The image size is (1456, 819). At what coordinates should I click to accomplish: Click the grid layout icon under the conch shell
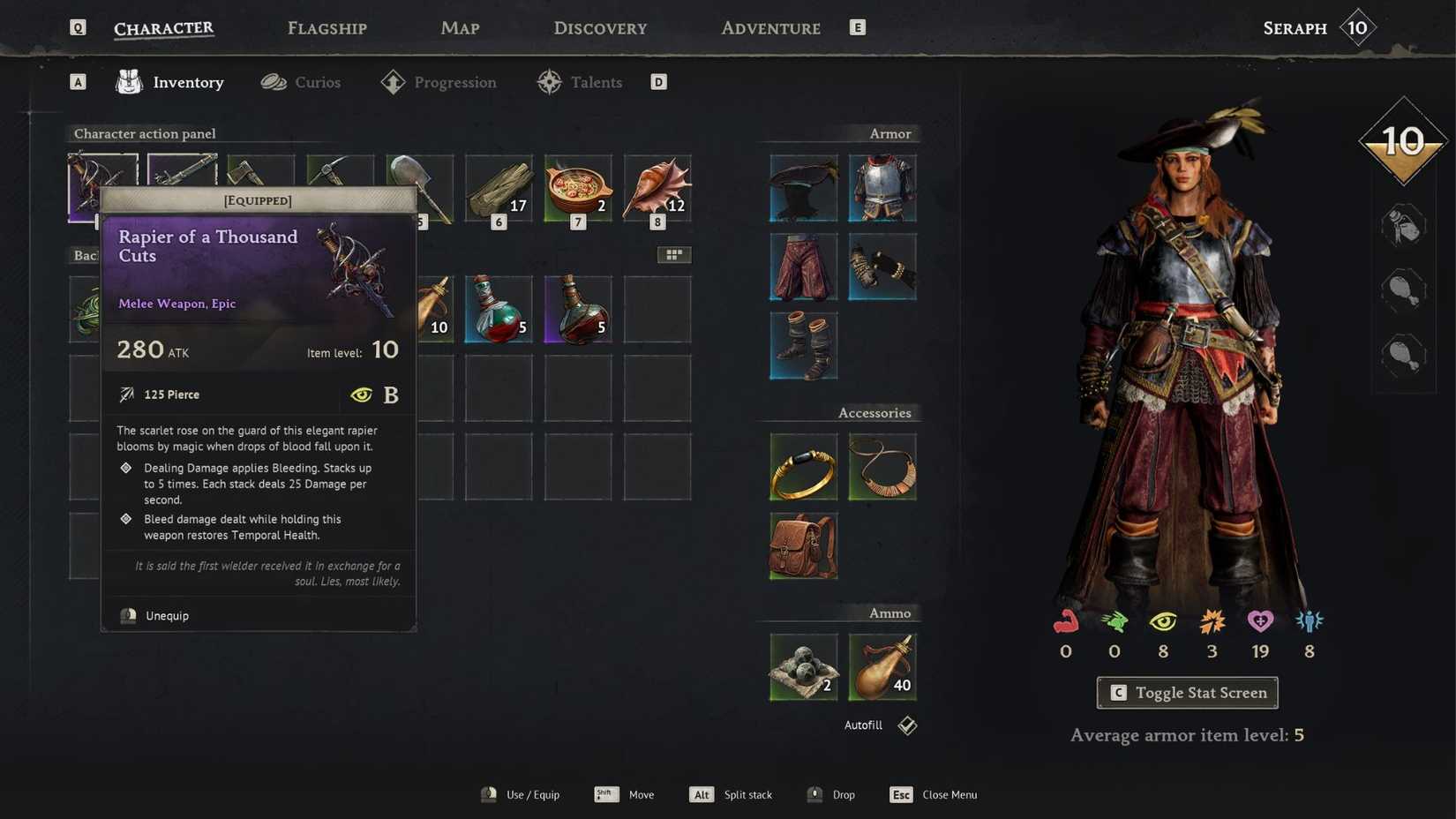click(675, 254)
